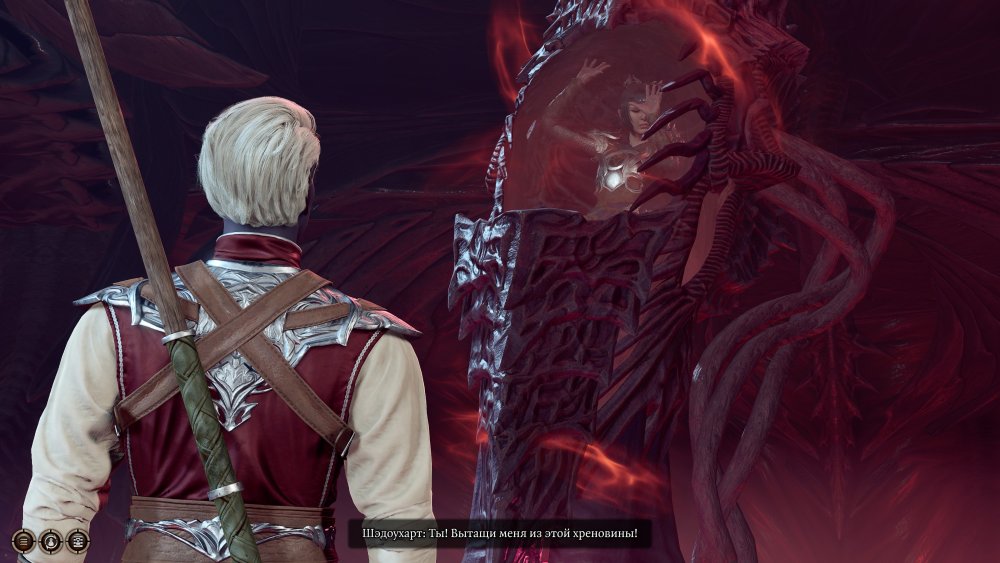Open the three-line menu icon
Image resolution: width=1000 pixels, height=563 pixels.
[x=24, y=541]
